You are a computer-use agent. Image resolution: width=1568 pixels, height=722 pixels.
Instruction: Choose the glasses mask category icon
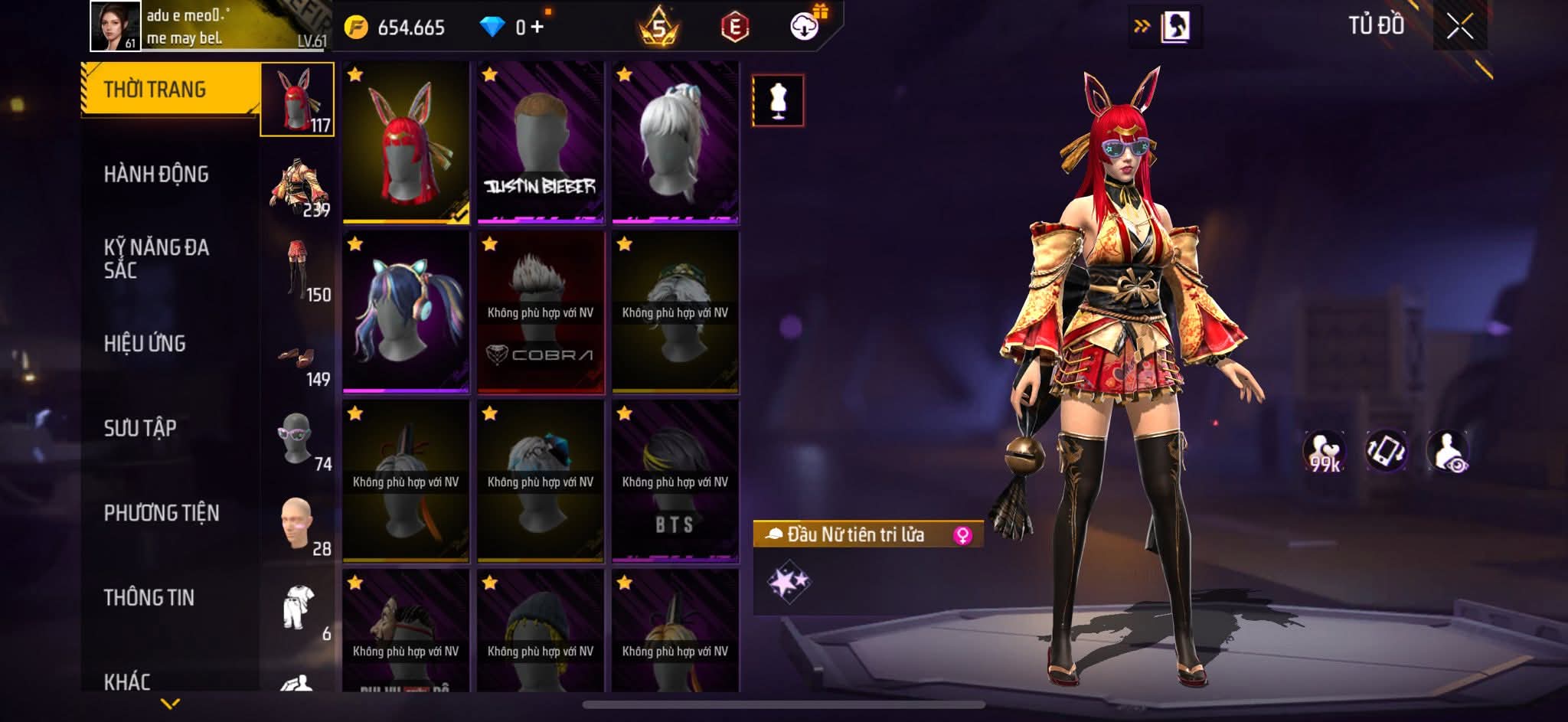[x=298, y=439]
